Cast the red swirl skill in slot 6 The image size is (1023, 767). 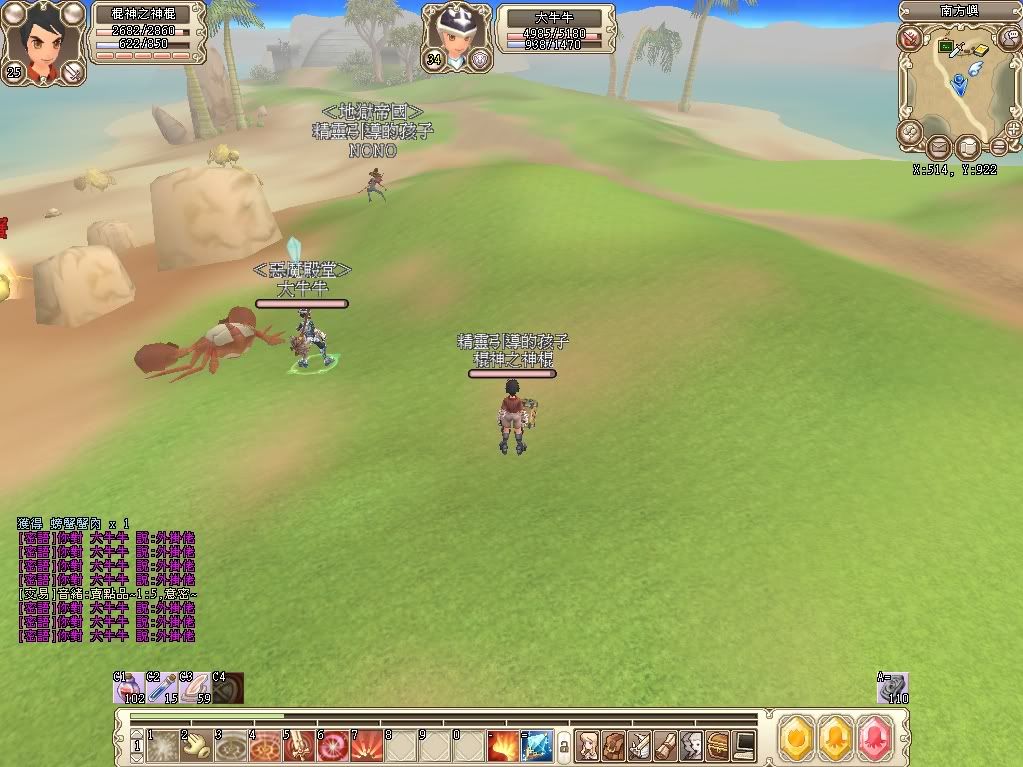[333, 745]
